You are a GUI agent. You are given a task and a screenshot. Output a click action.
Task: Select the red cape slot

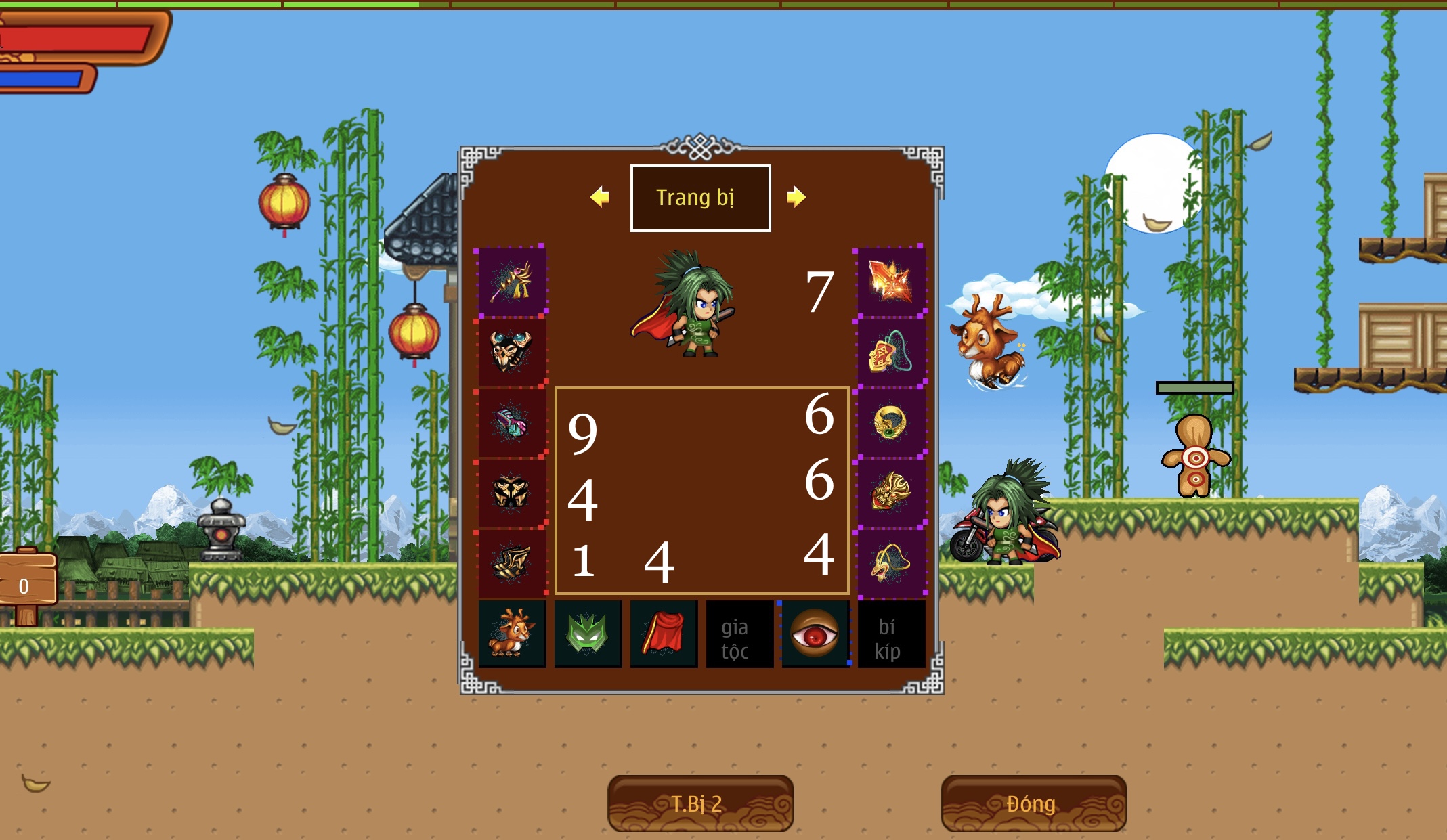pyautogui.click(x=664, y=634)
